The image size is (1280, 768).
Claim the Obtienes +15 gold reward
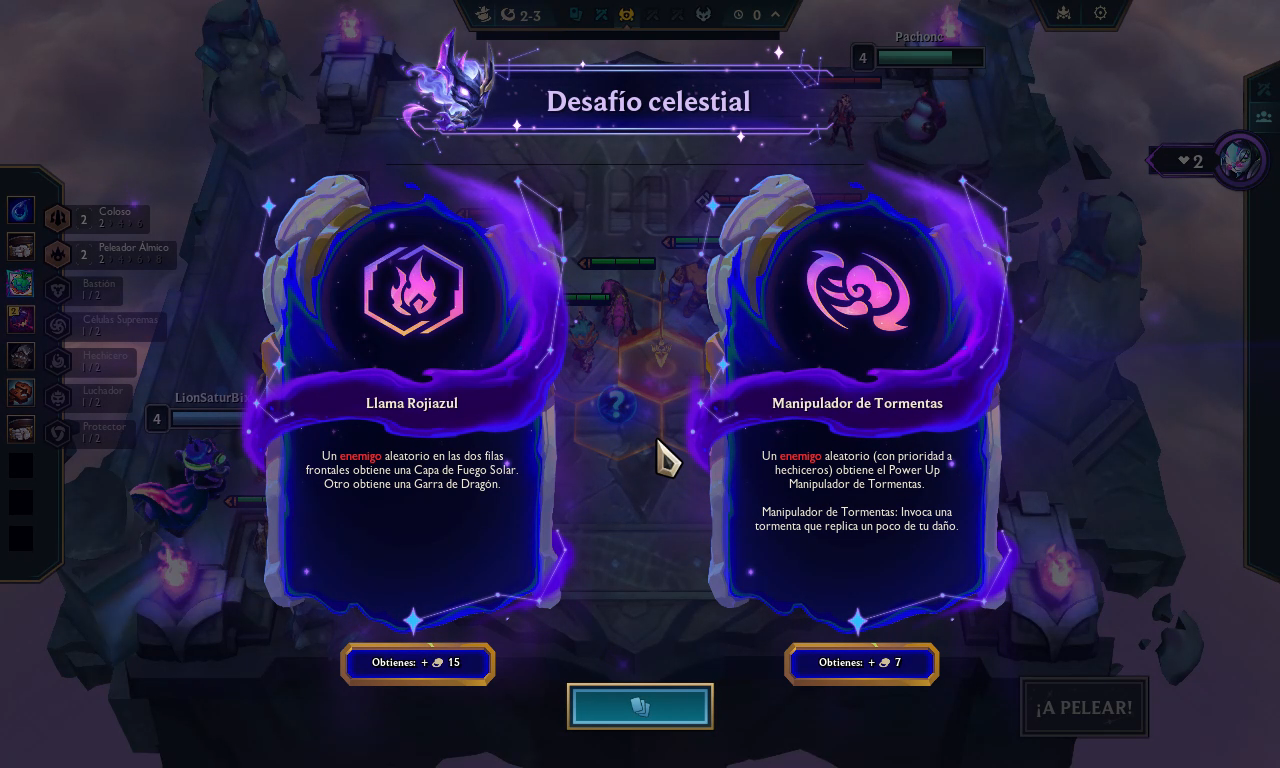pos(418,663)
